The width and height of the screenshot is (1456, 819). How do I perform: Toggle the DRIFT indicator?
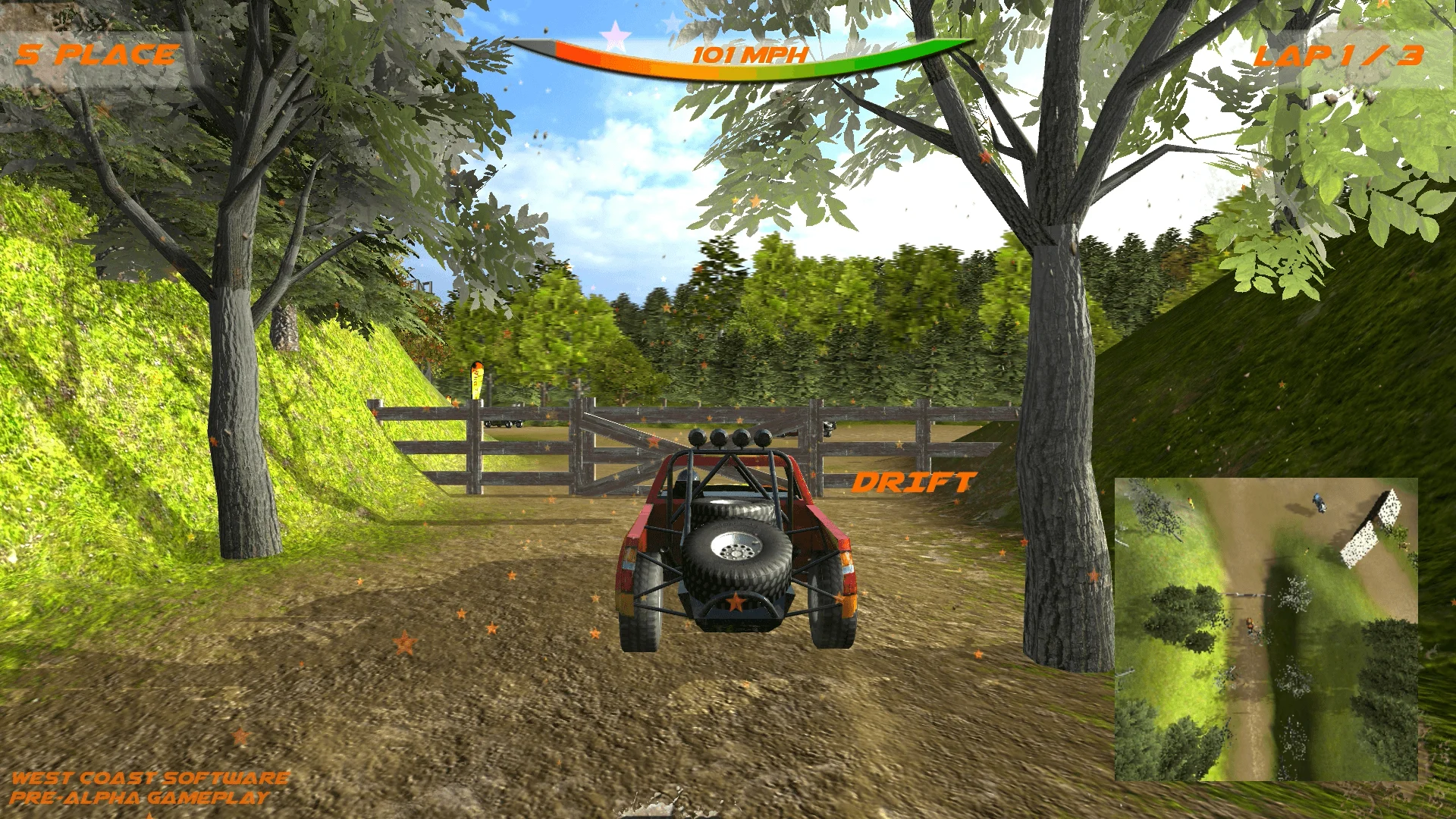point(914,482)
